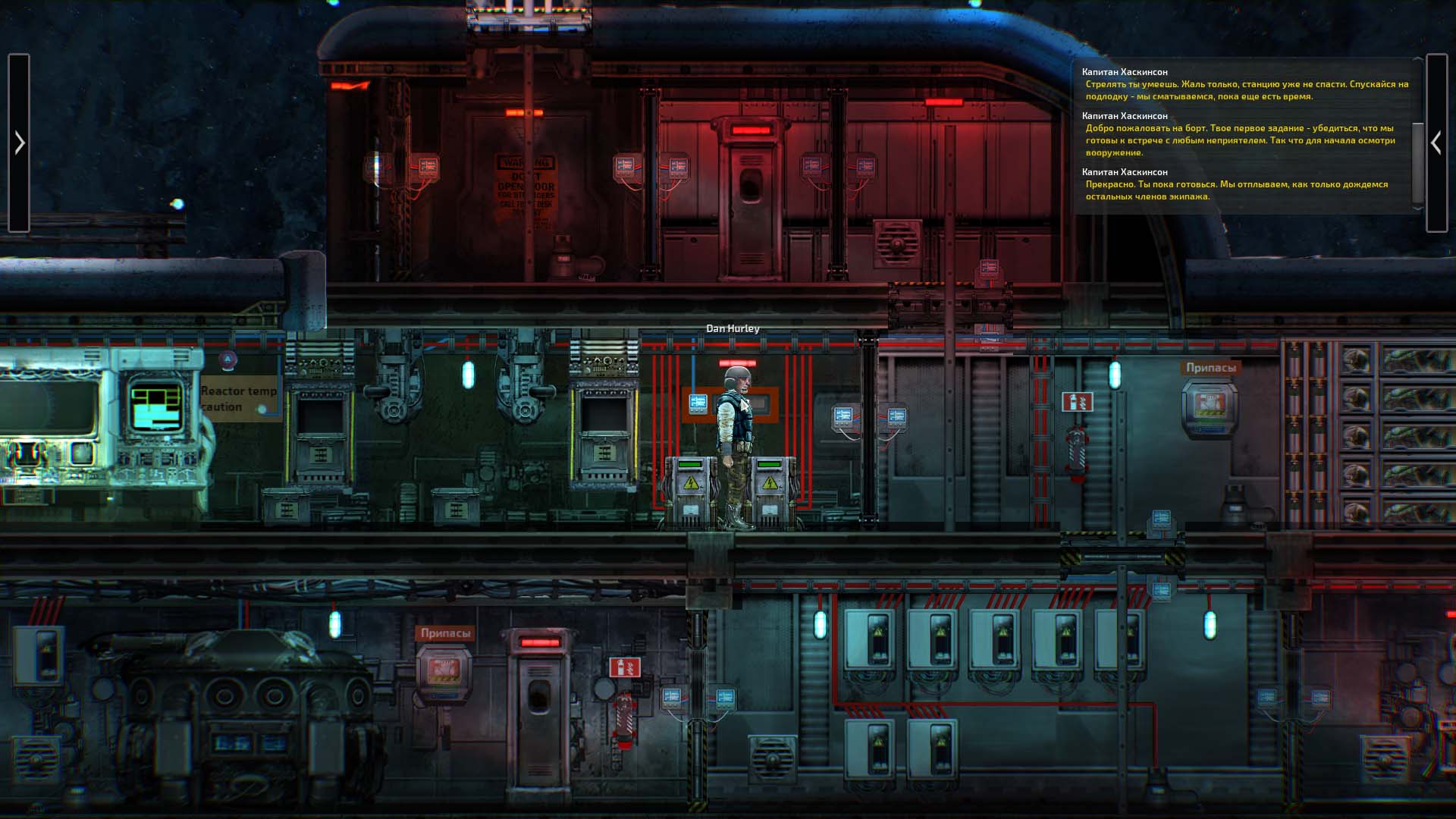Collapse the chat log with the right arrow

[x=1436, y=143]
